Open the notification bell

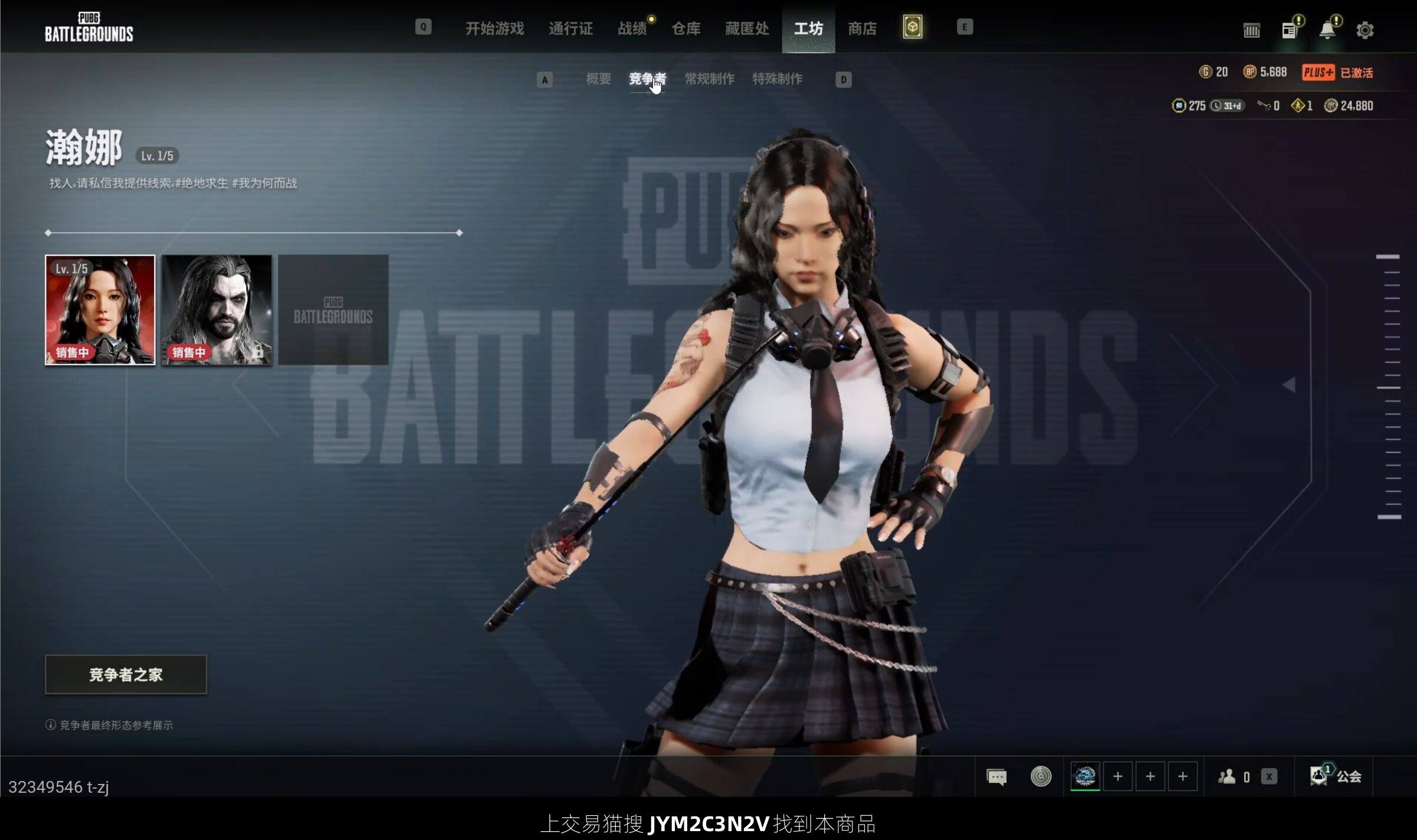pos(1327,30)
